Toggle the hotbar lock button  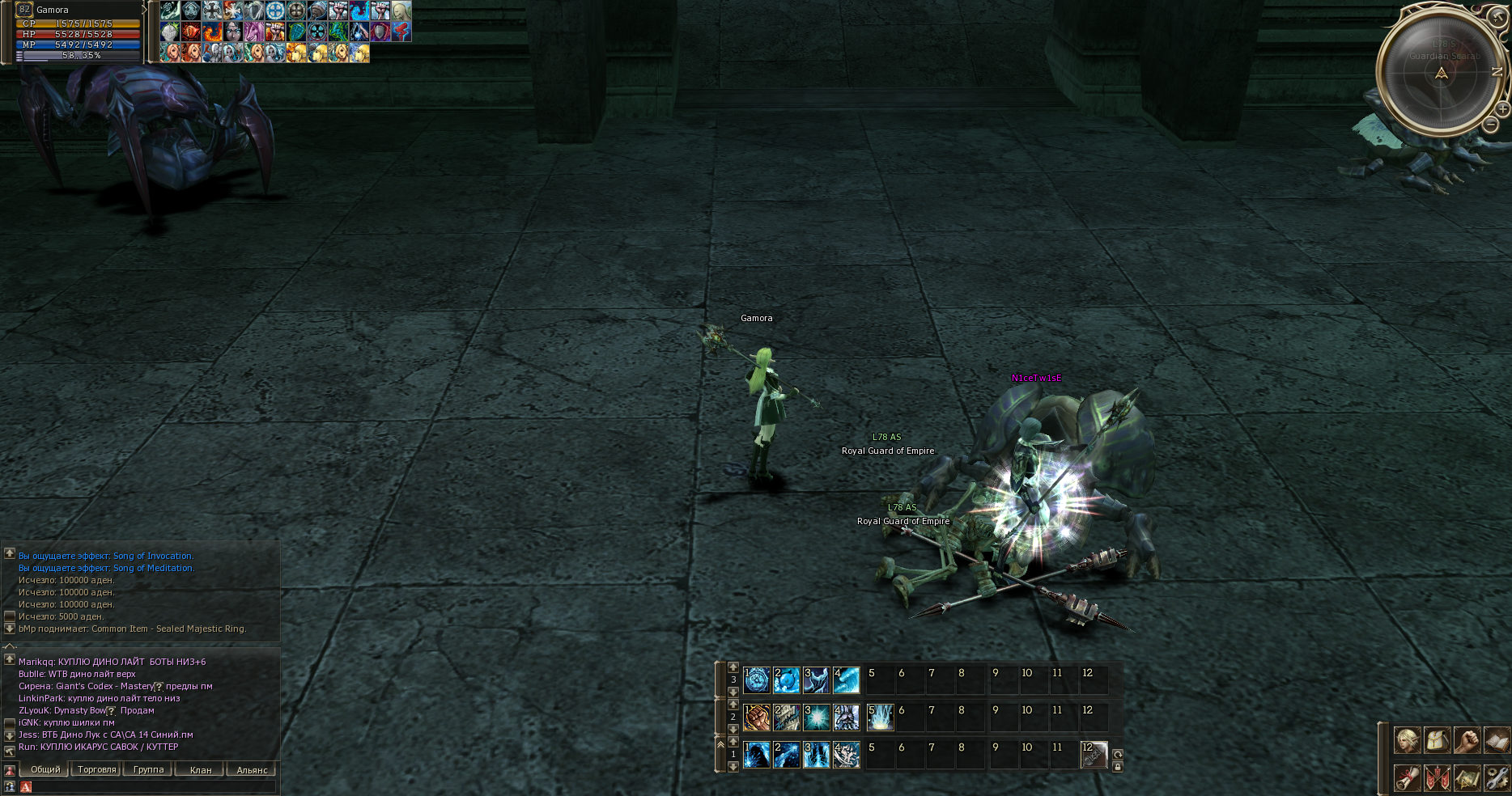pos(1118,767)
